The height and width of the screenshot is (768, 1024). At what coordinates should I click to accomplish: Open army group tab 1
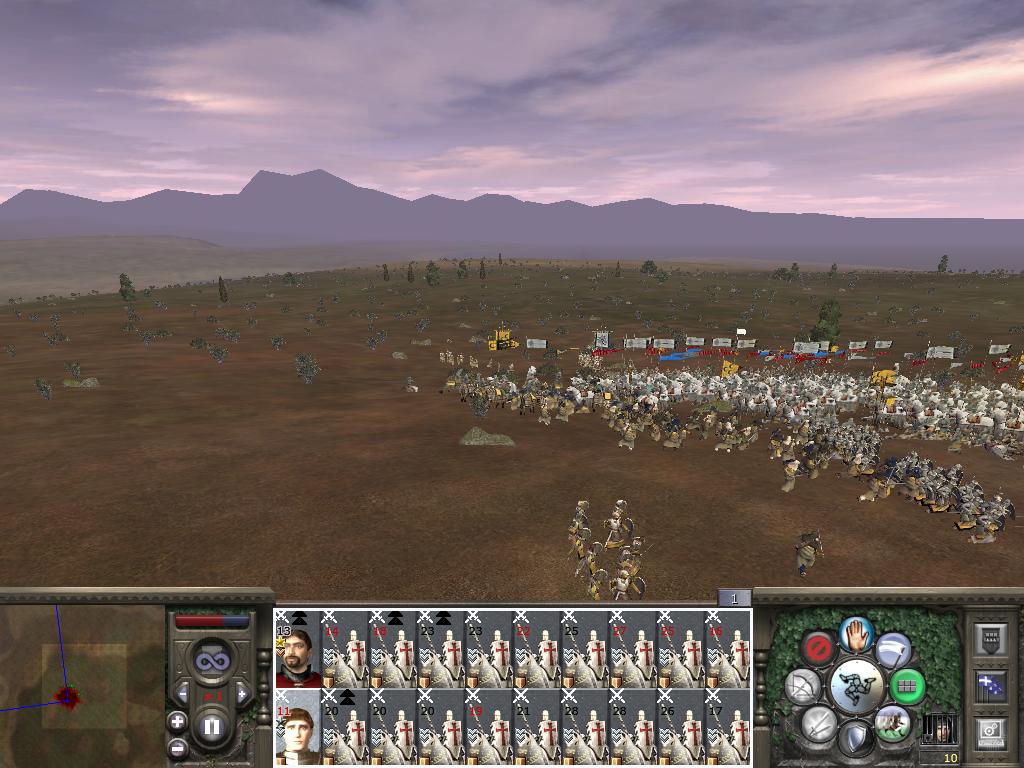pos(733,598)
